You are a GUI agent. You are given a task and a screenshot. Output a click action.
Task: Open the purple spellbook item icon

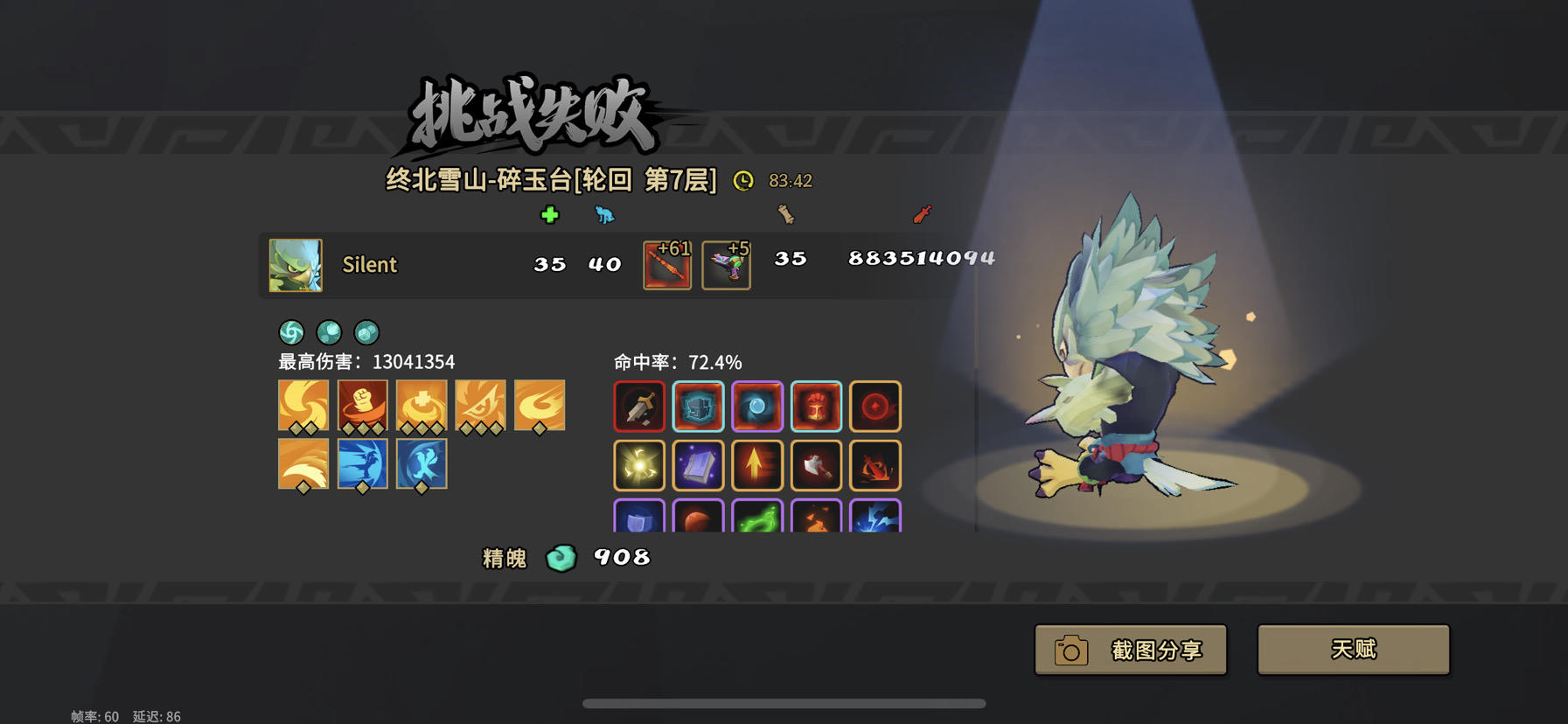coord(698,464)
